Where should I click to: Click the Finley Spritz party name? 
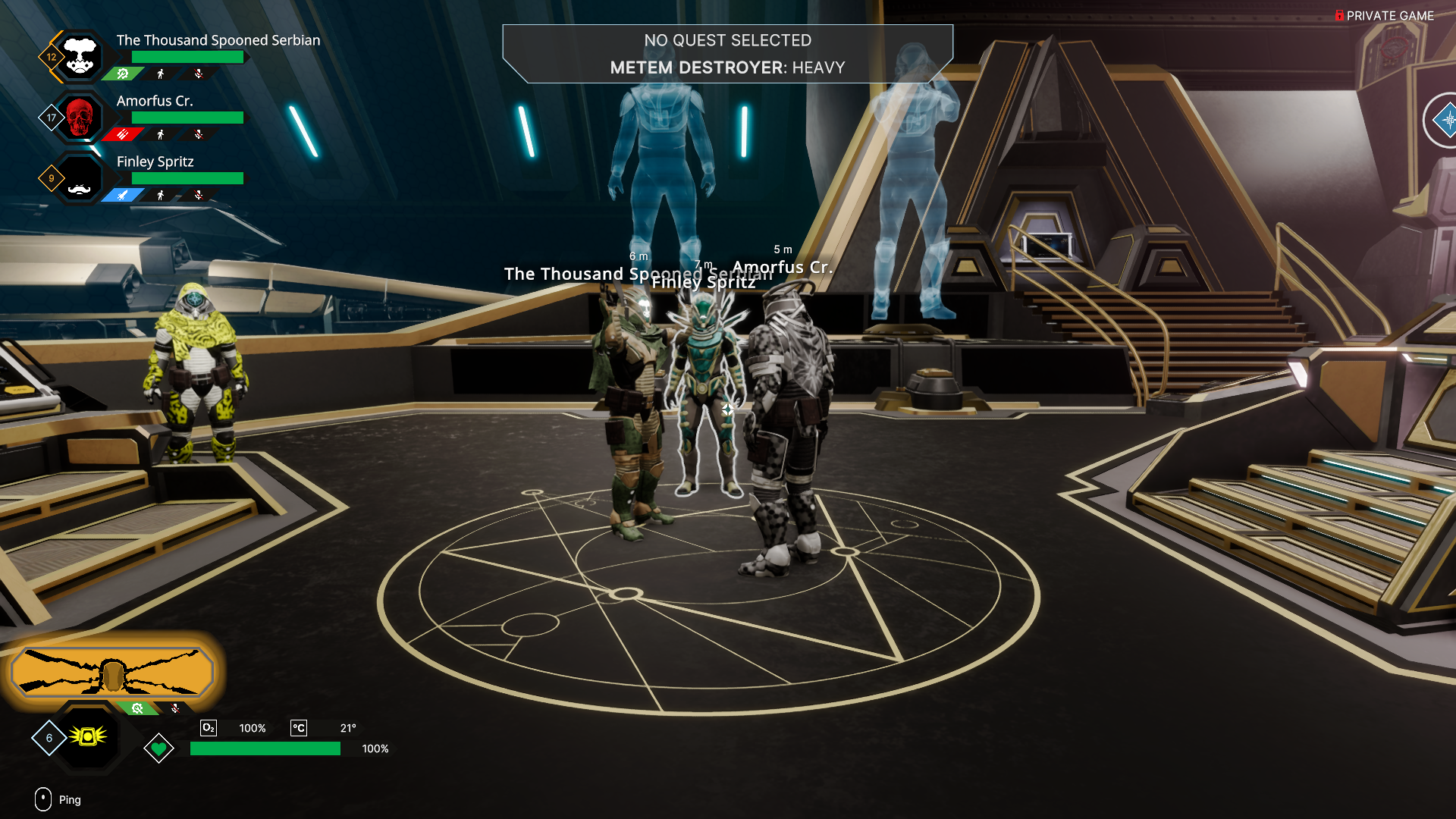(x=155, y=162)
